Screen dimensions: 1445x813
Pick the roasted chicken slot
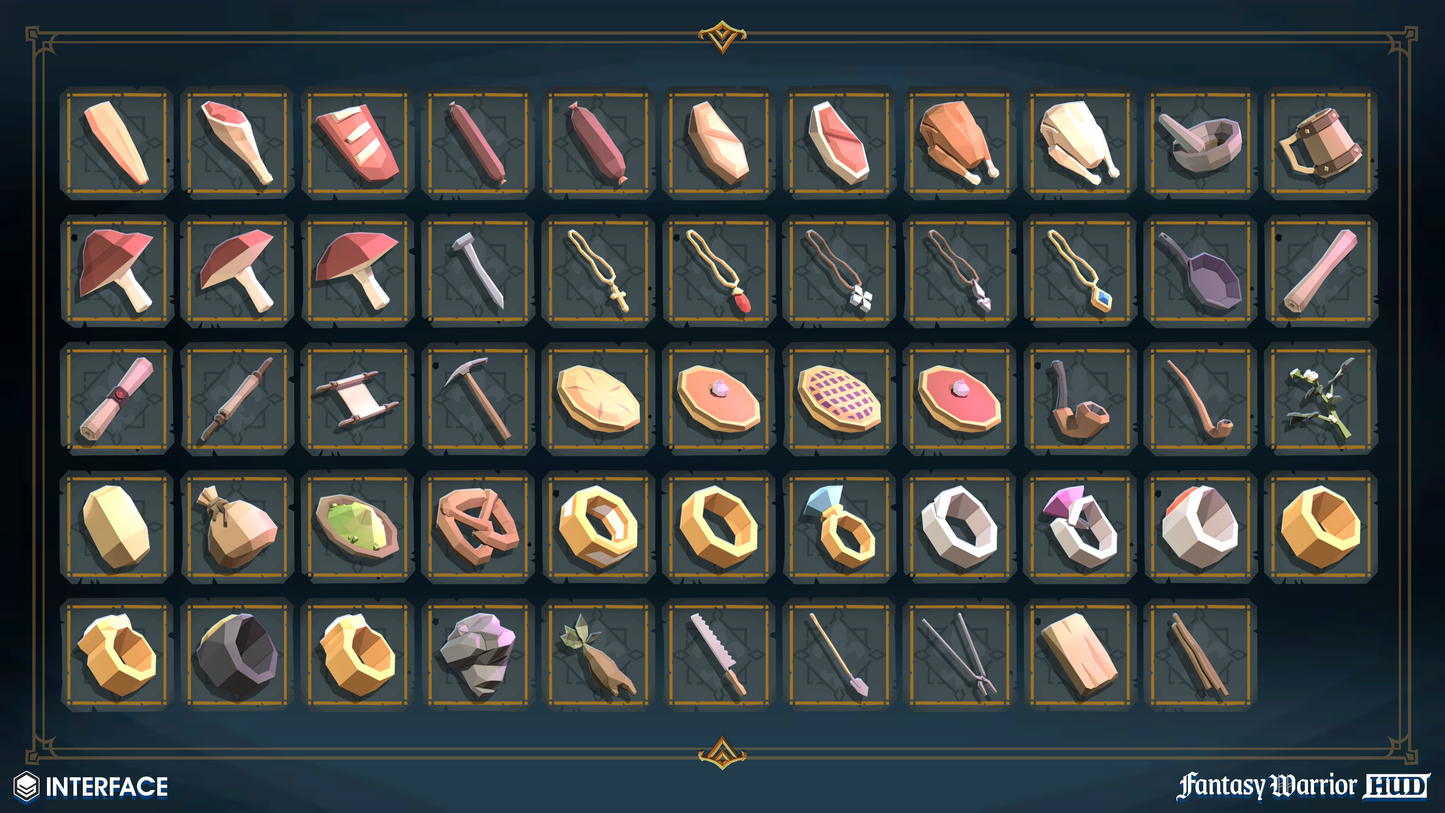click(959, 144)
